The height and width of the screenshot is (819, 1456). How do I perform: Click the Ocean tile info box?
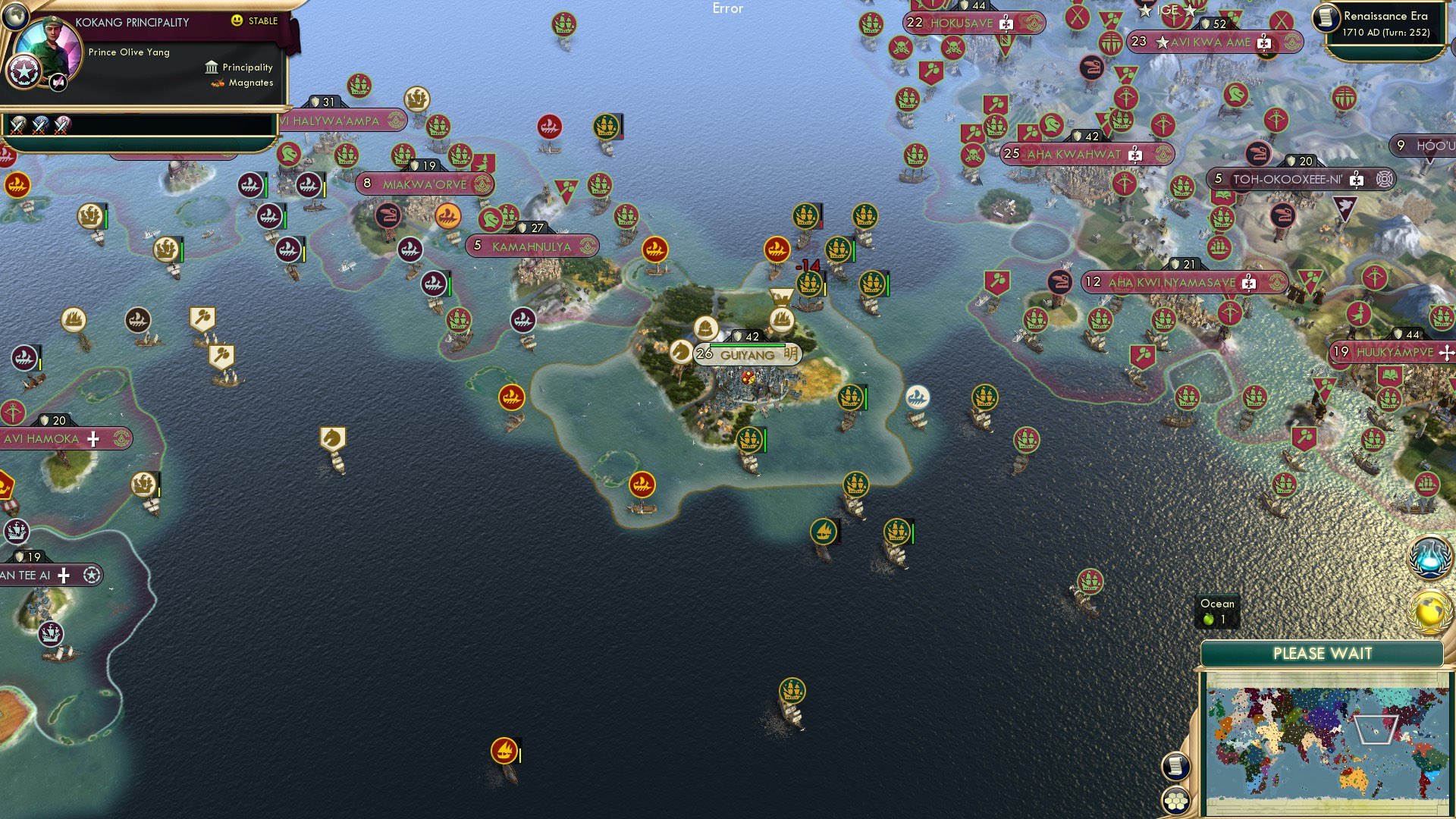coord(1216,611)
